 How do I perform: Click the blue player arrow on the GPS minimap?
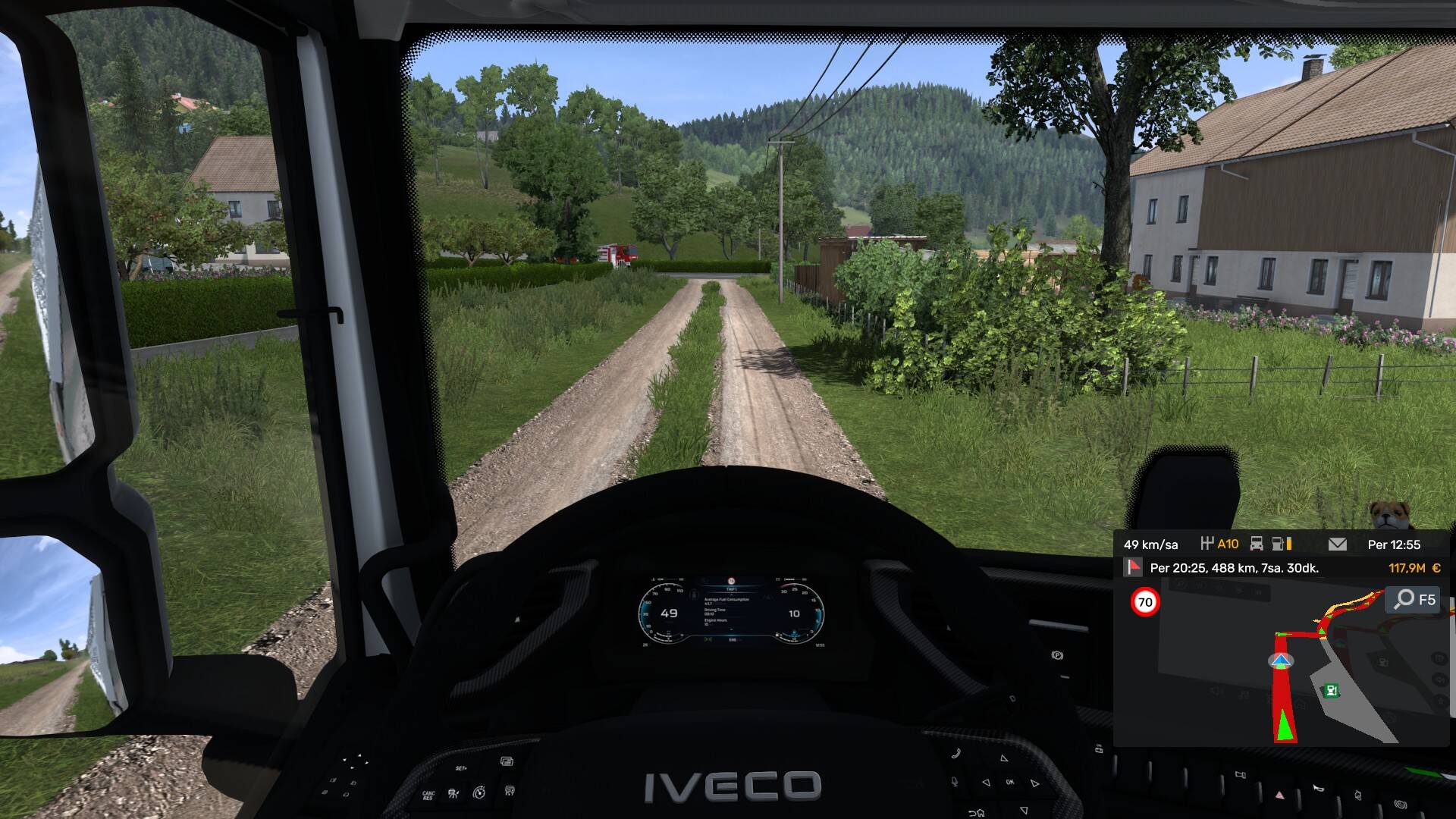tap(1281, 661)
